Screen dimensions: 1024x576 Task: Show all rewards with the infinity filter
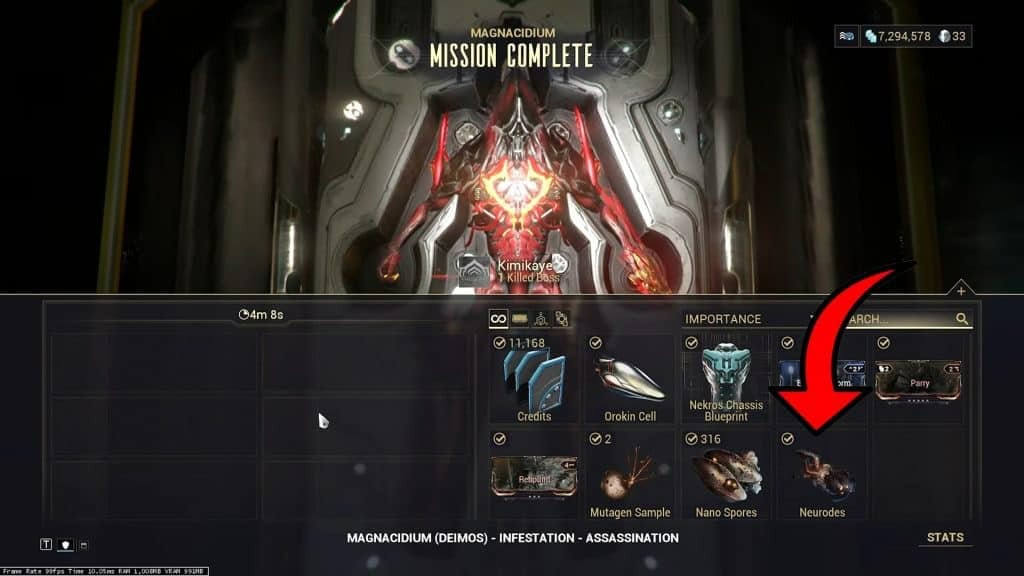pyautogui.click(x=497, y=319)
